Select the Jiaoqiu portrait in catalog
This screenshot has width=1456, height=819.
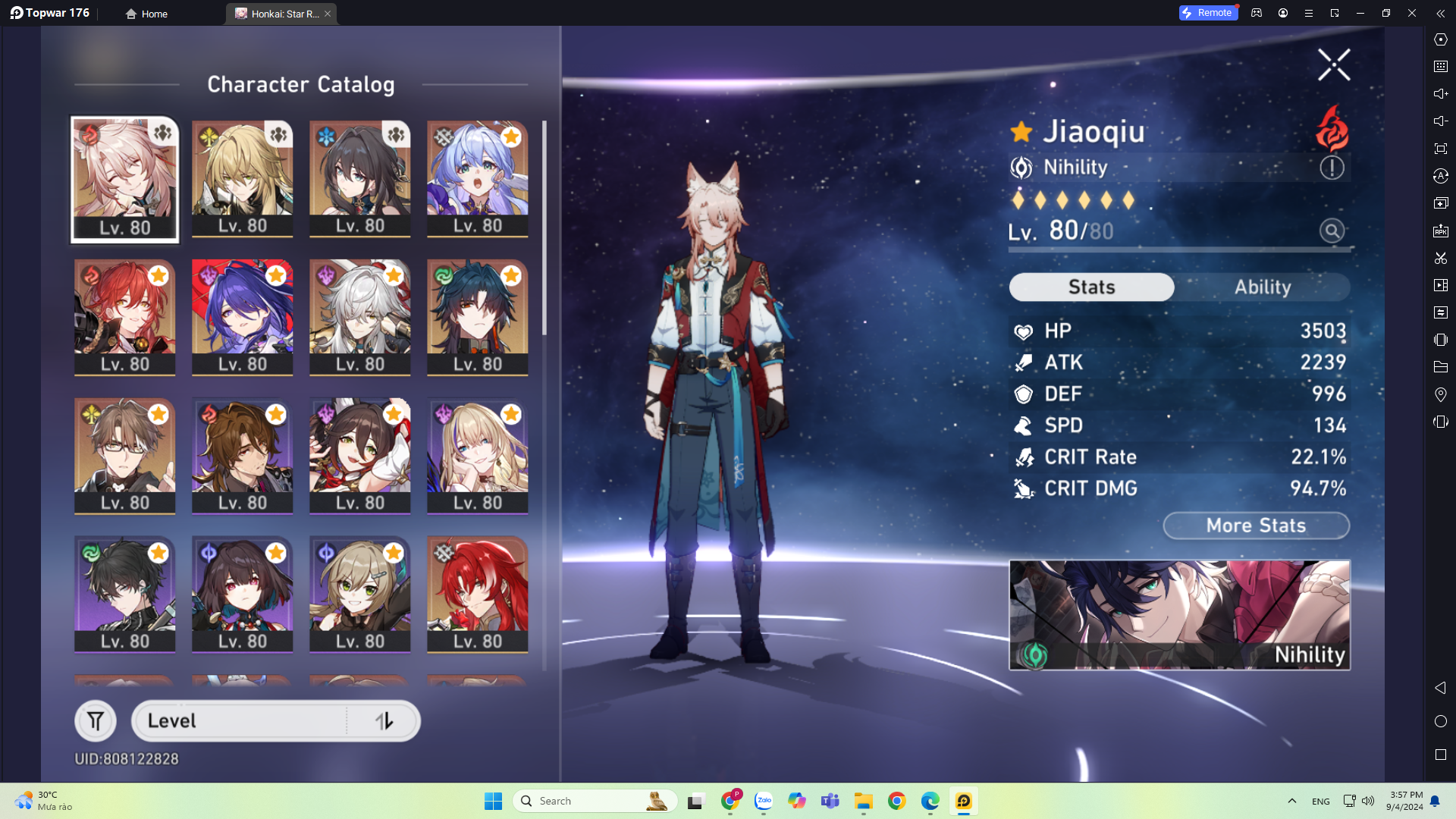click(125, 179)
